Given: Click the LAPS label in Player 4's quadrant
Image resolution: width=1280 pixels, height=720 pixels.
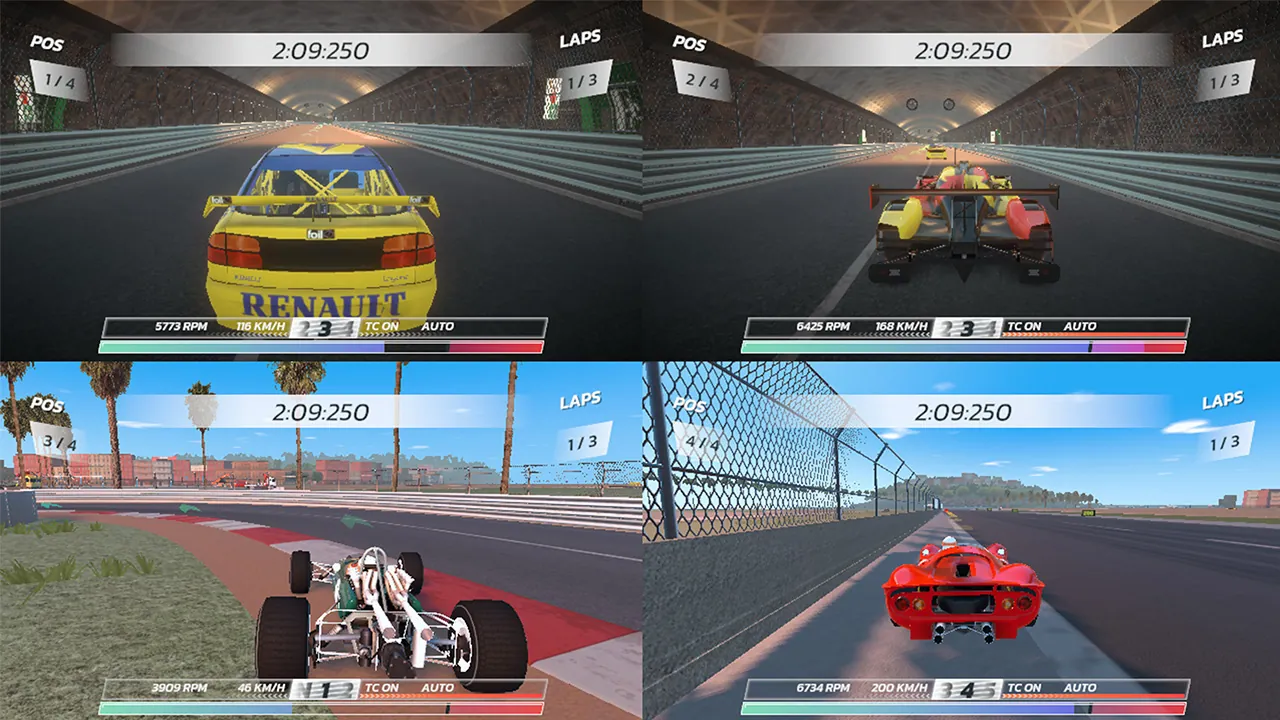Looking at the screenshot, I should [1222, 399].
